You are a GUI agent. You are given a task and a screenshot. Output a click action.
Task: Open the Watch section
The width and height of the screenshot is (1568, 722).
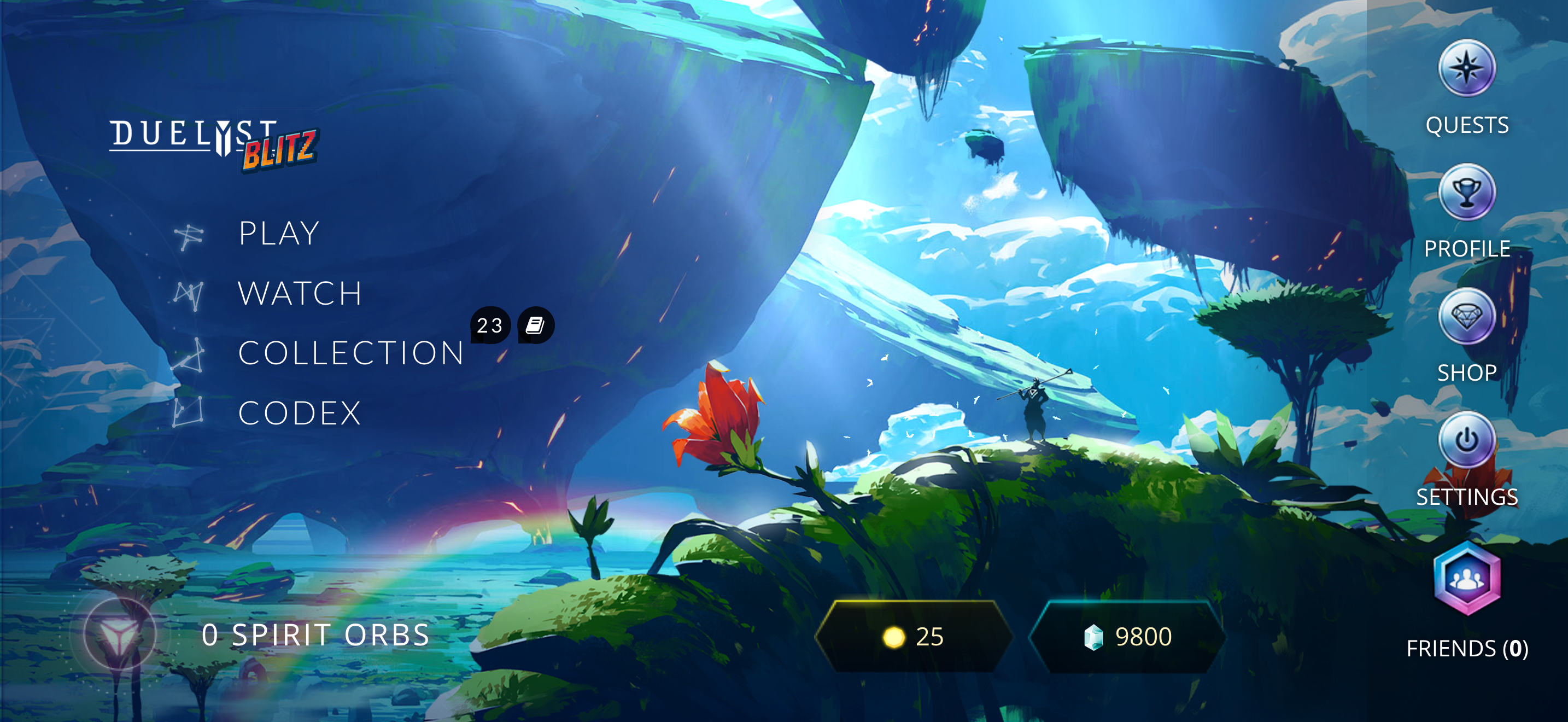point(300,292)
